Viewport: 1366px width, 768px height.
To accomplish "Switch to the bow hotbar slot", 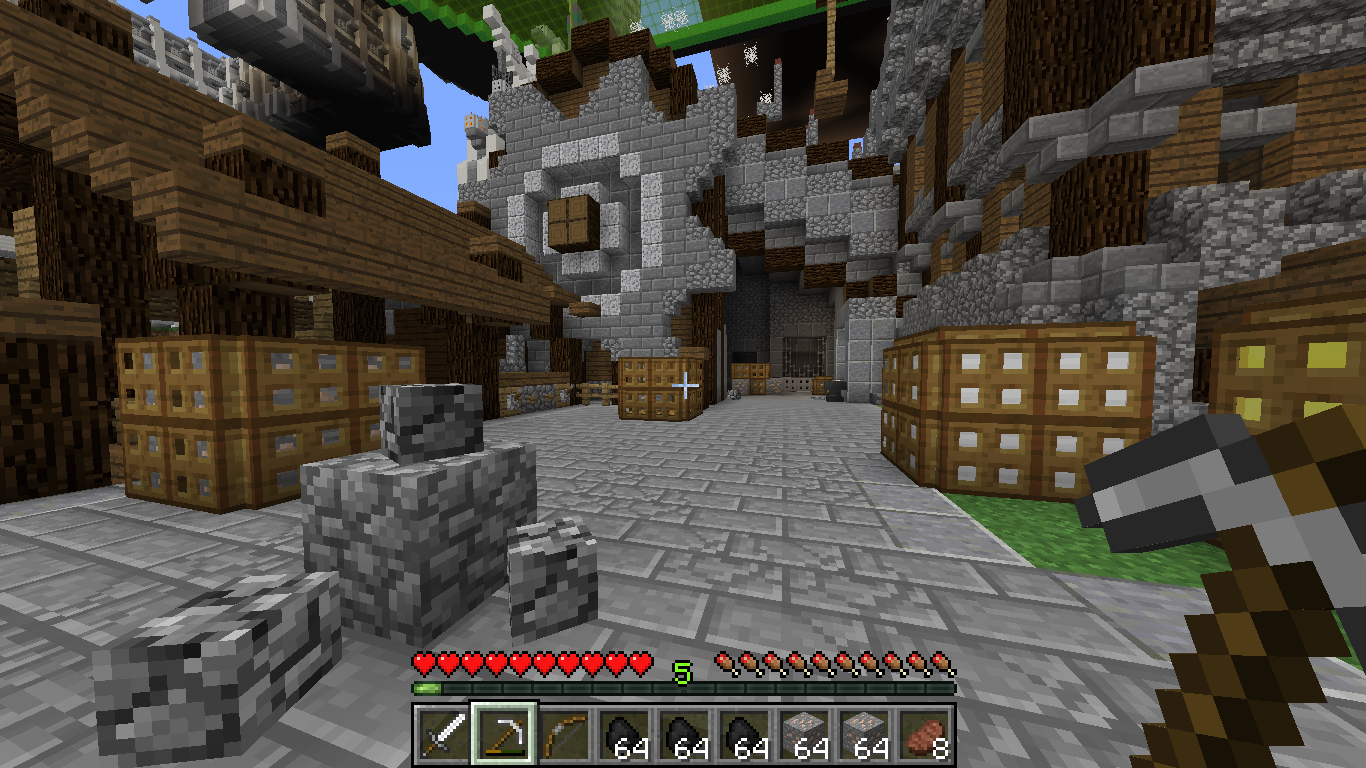I will [565, 737].
